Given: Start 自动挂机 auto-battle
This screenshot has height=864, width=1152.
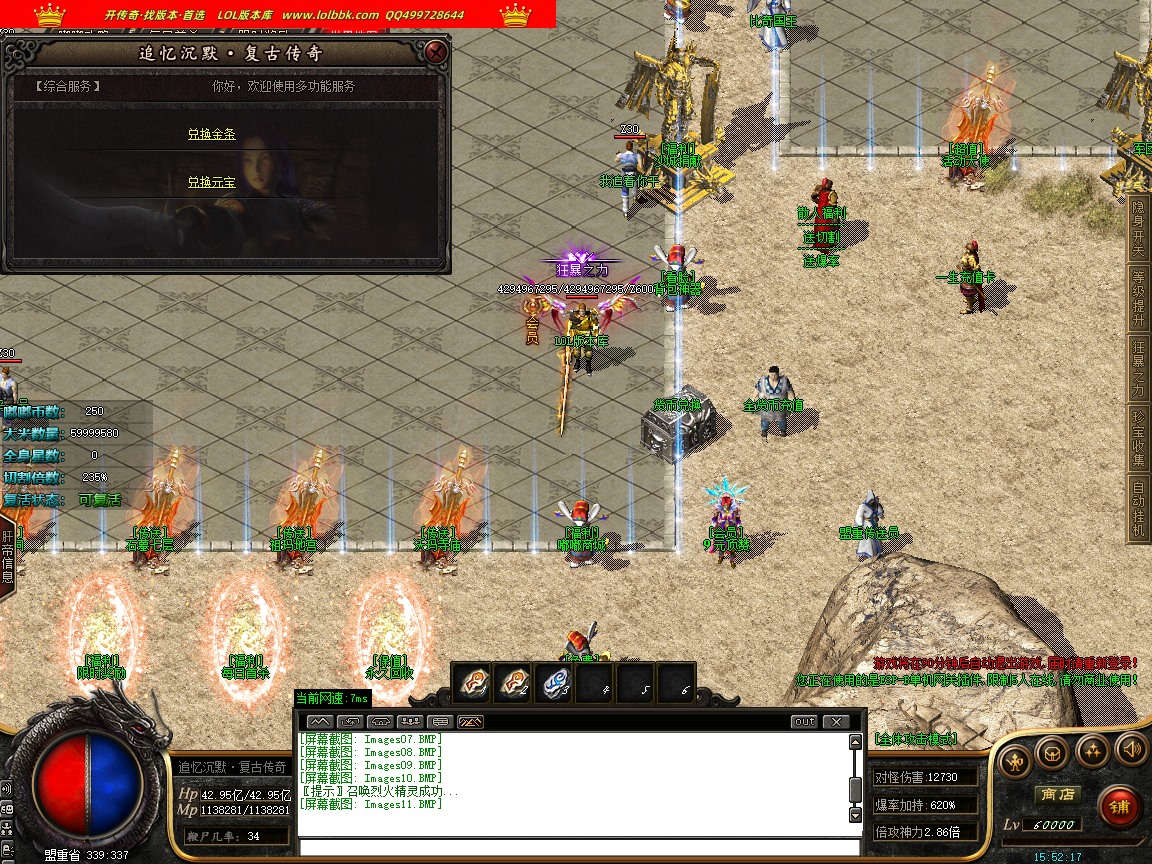Looking at the screenshot, I should (x=1138, y=509).
